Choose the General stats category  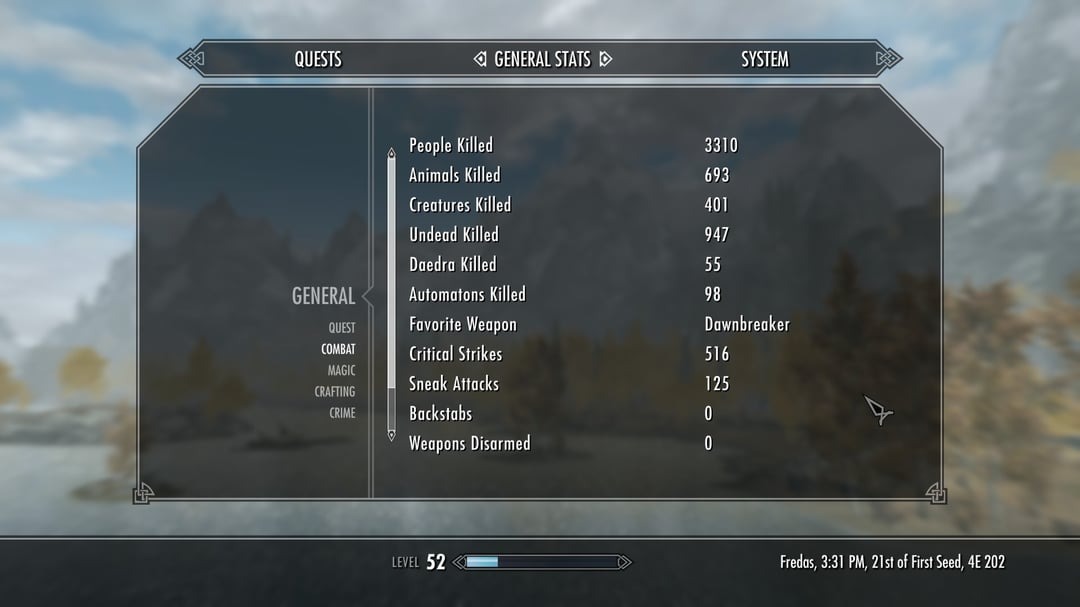pyautogui.click(x=323, y=296)
